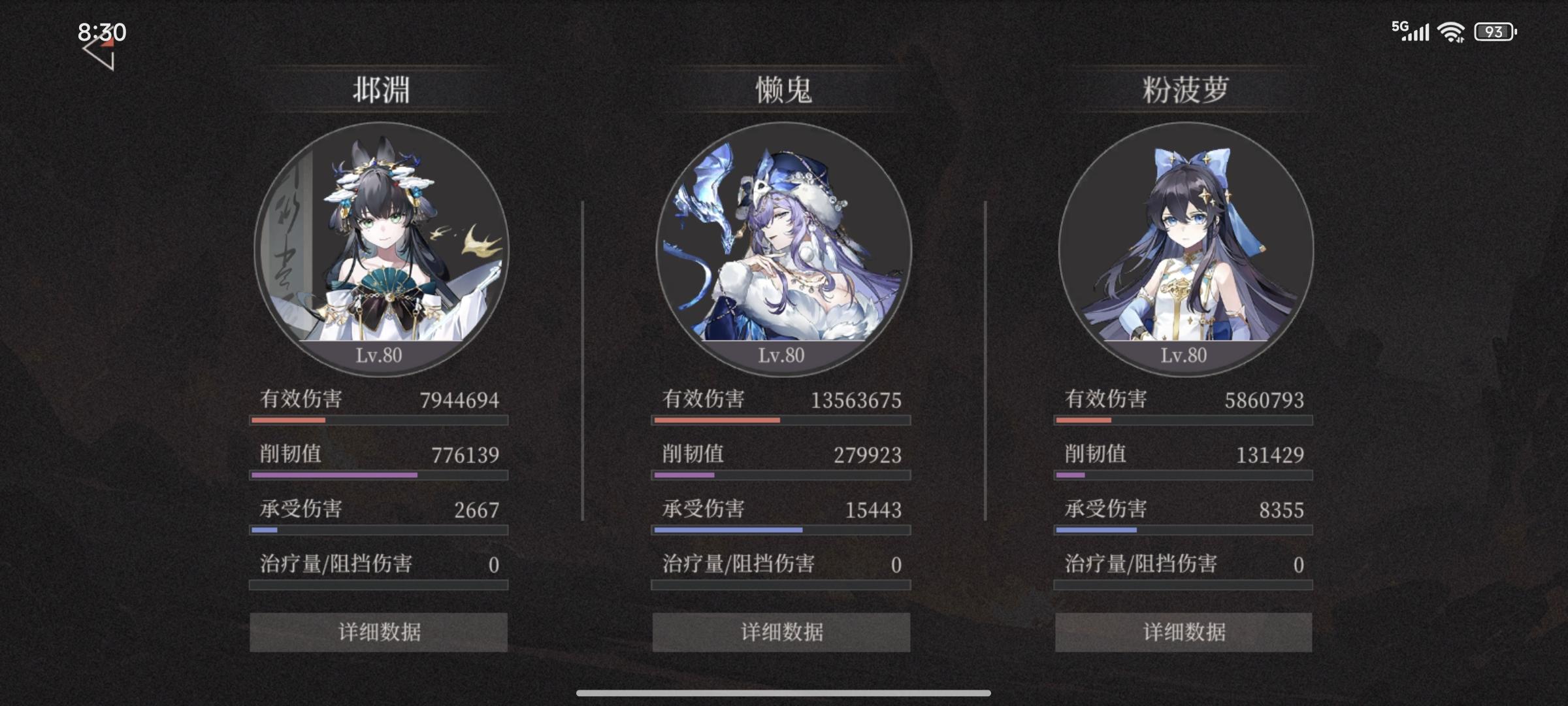Open 详细数据 for 懒鬼
1568x706 pixels.
click(x=780, y=632)
